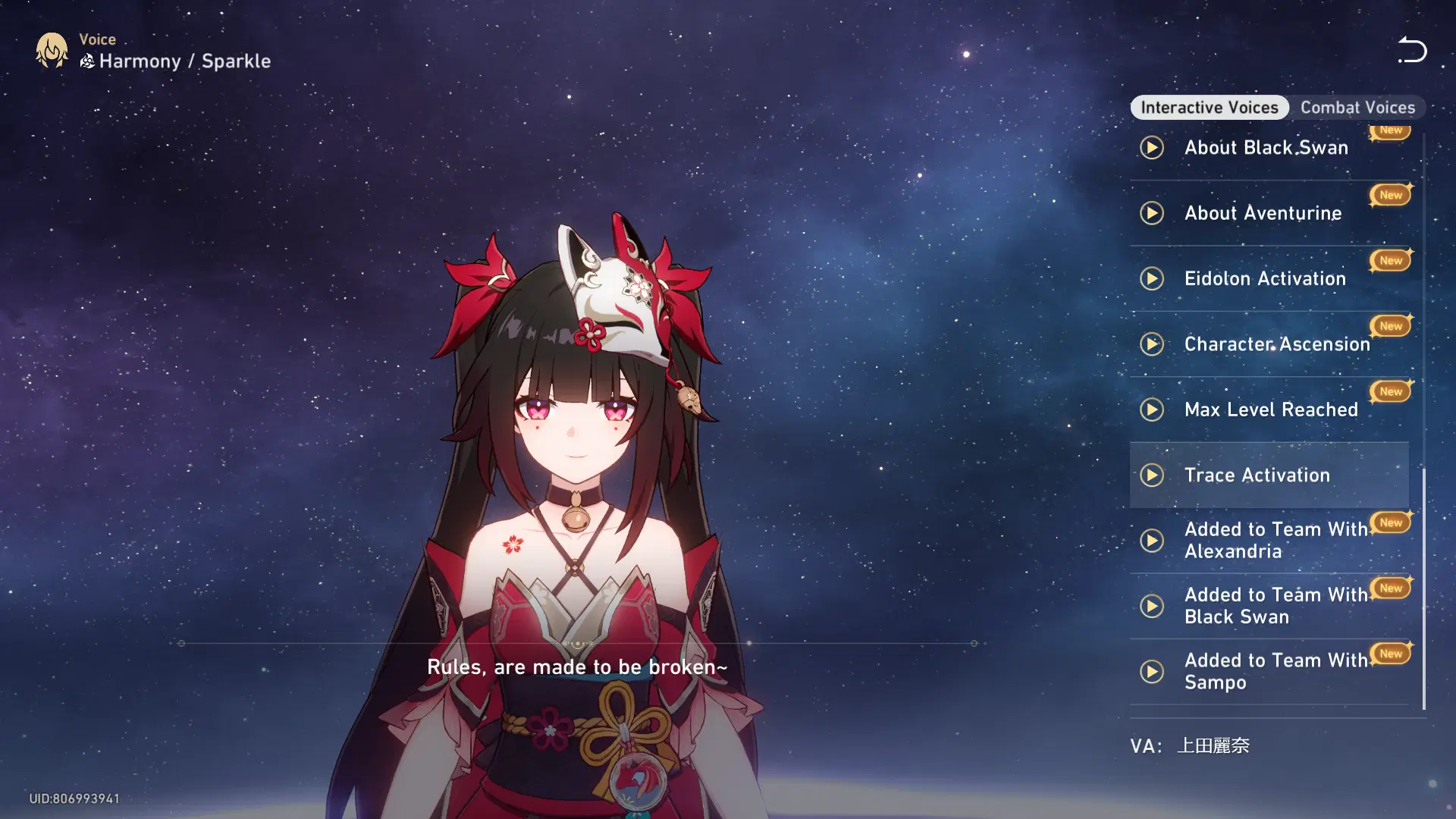Click the back return arrow
The height and width of the screenshot is (819, 1456).
click(1411, 50)
